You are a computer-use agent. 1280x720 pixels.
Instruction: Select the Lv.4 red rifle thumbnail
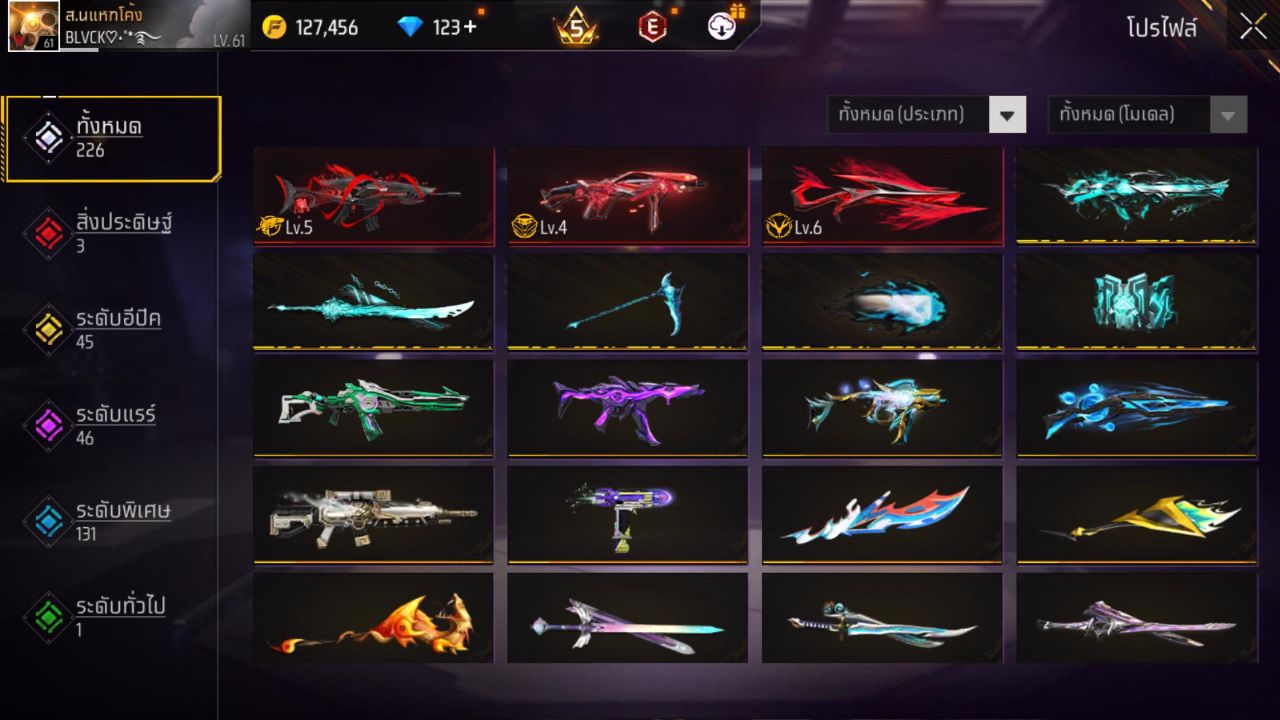627,196
